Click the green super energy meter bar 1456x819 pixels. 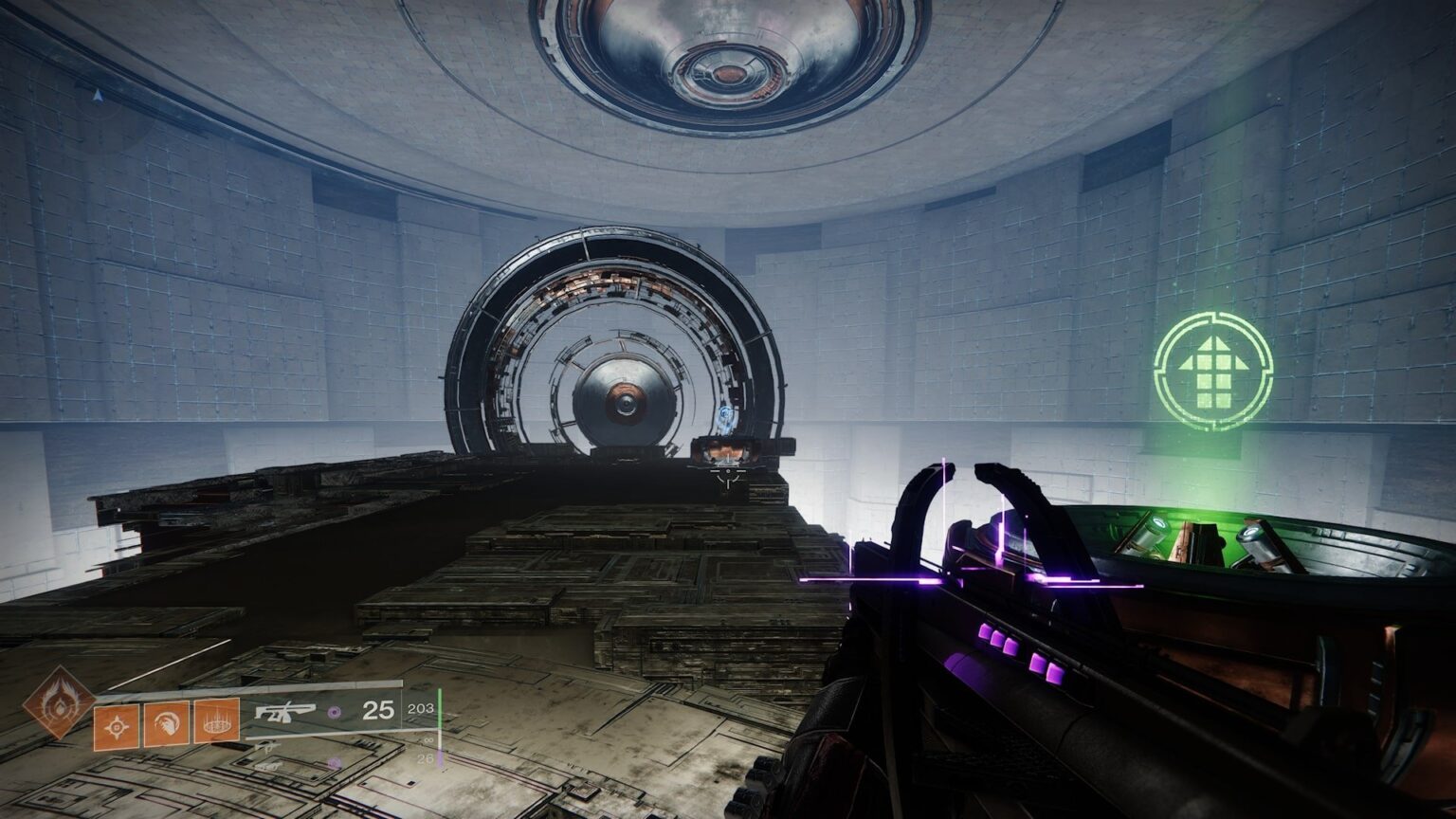click(x=439, y=708)
